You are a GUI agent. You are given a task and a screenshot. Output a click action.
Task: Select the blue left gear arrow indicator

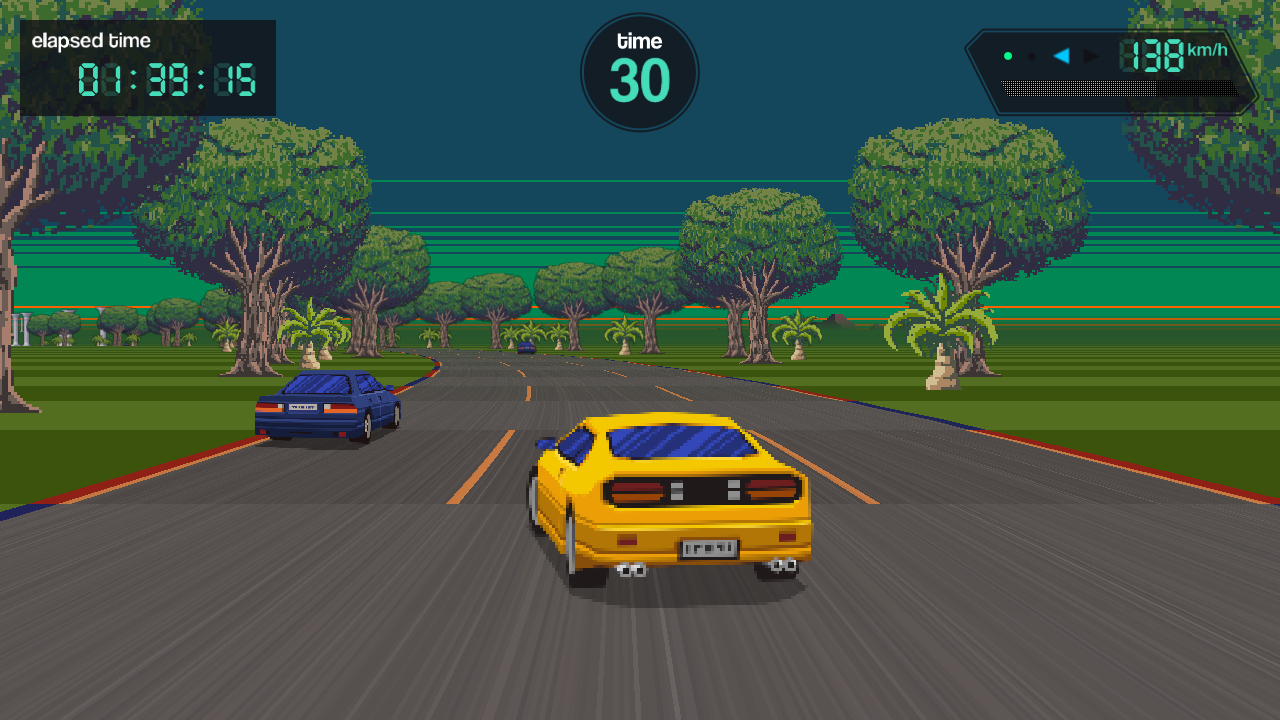click(x=1060, y=56)
